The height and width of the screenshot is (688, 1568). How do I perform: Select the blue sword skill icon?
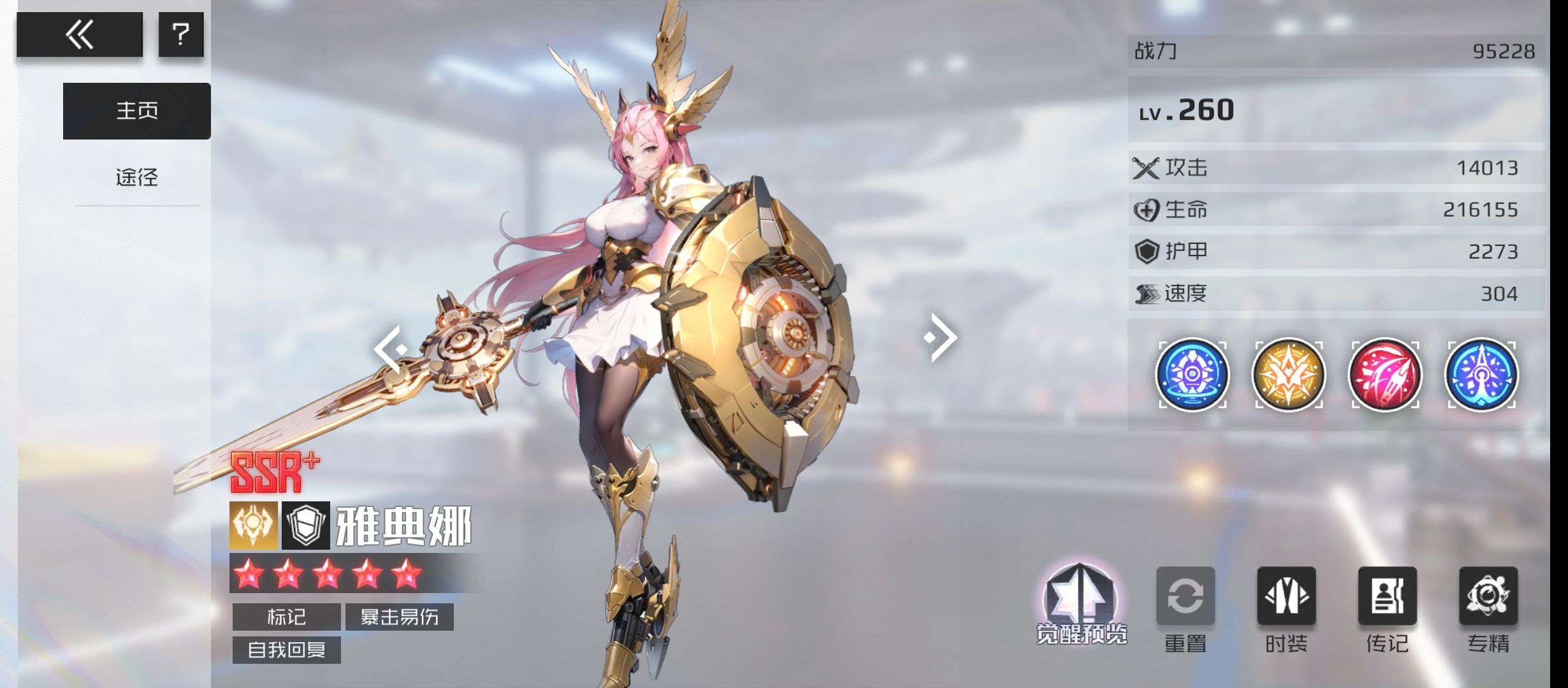coord(1481,375)
